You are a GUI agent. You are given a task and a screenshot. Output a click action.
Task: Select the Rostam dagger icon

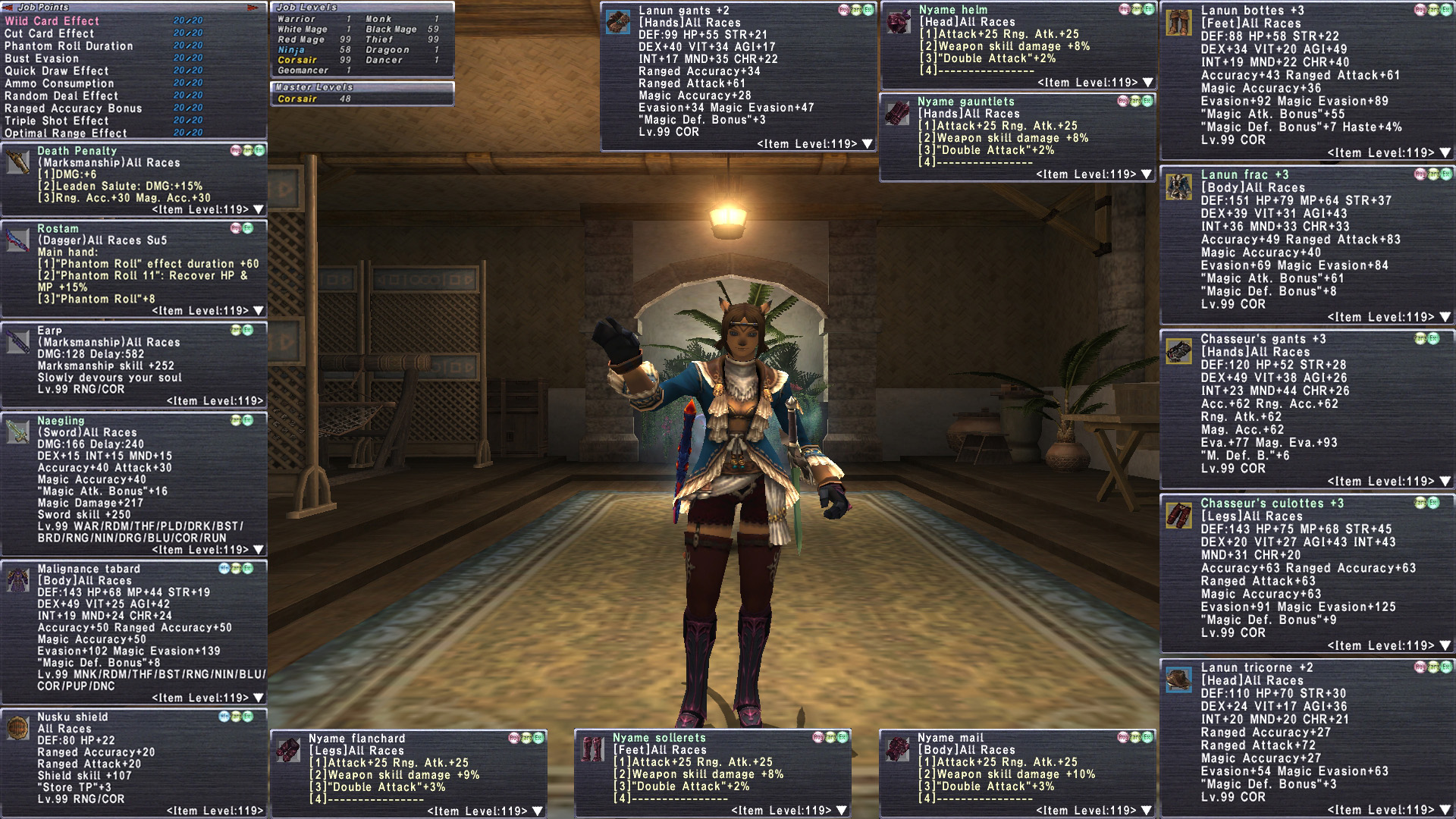(18, 240)
